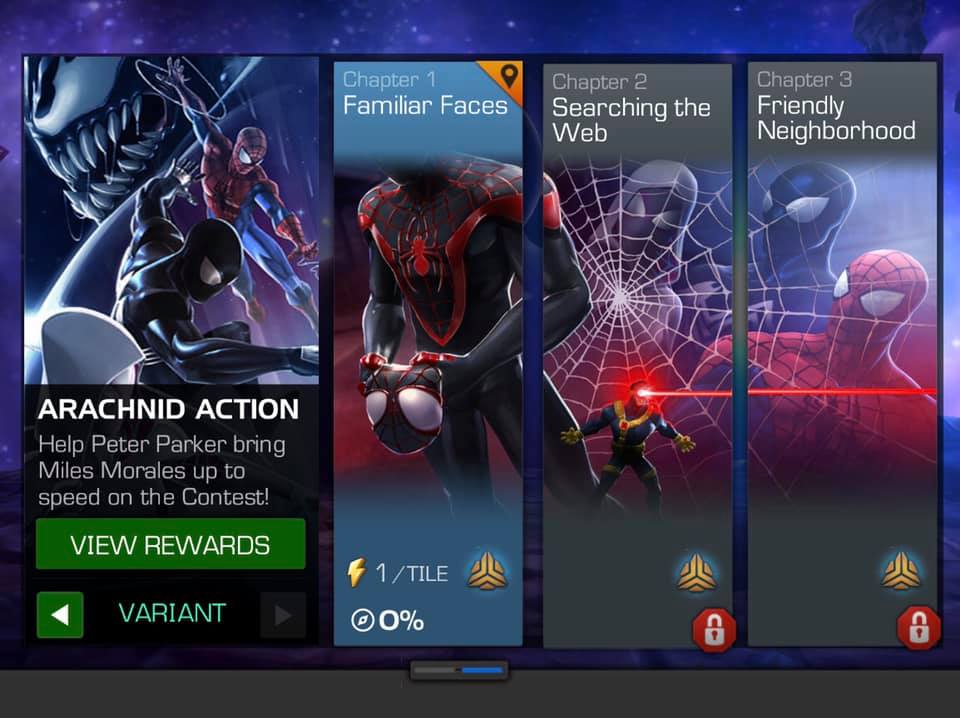960x718 pixels.
Task: Click the greyed-out right difficulty arrow
Action: click(x=282, y=614)
